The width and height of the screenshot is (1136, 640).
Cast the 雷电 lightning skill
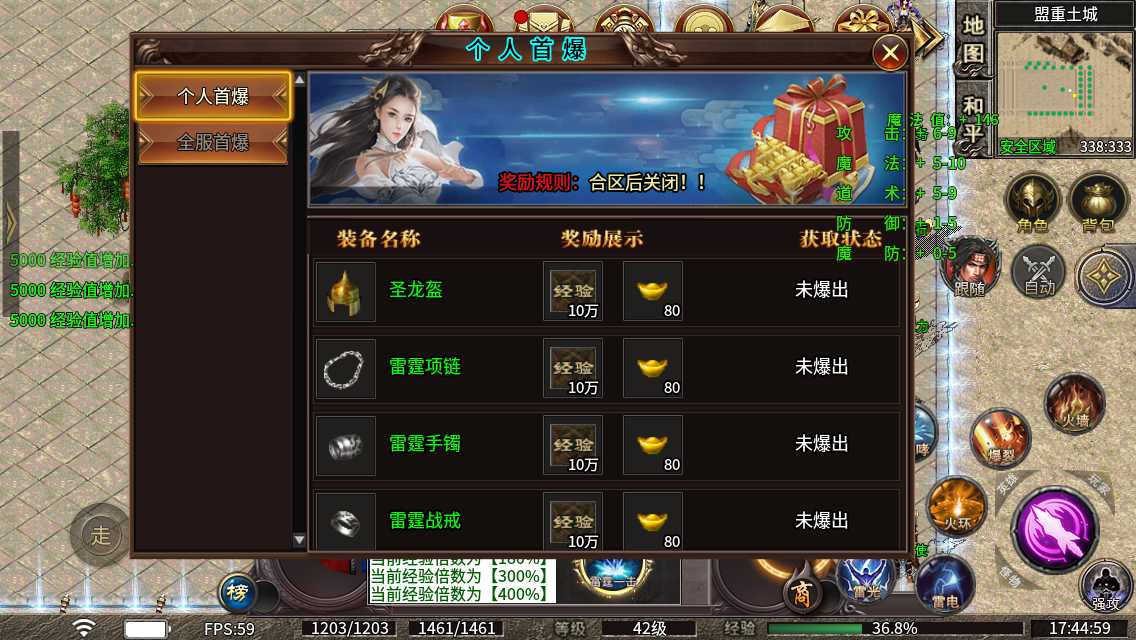pos(945,584)
